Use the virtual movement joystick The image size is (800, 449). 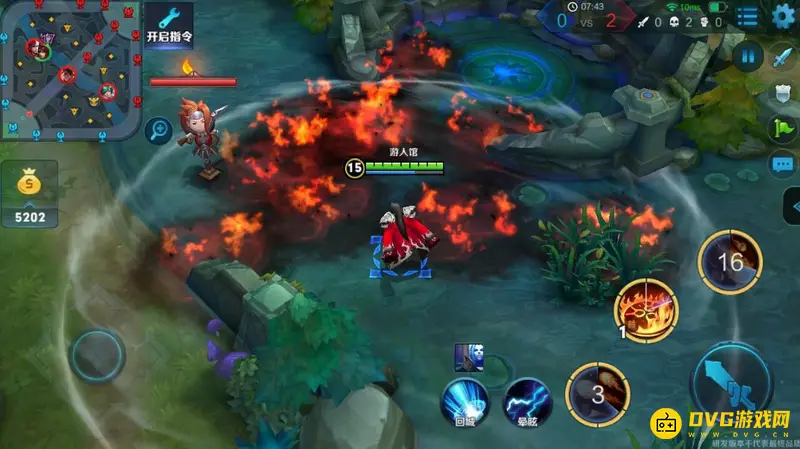tap(97, 355)
